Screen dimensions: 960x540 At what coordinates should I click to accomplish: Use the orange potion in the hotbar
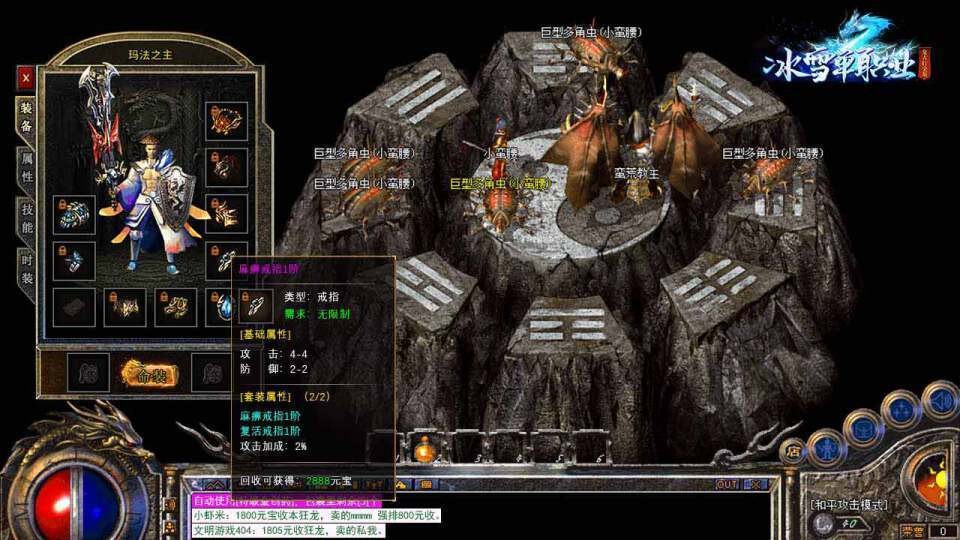[424, 449]
